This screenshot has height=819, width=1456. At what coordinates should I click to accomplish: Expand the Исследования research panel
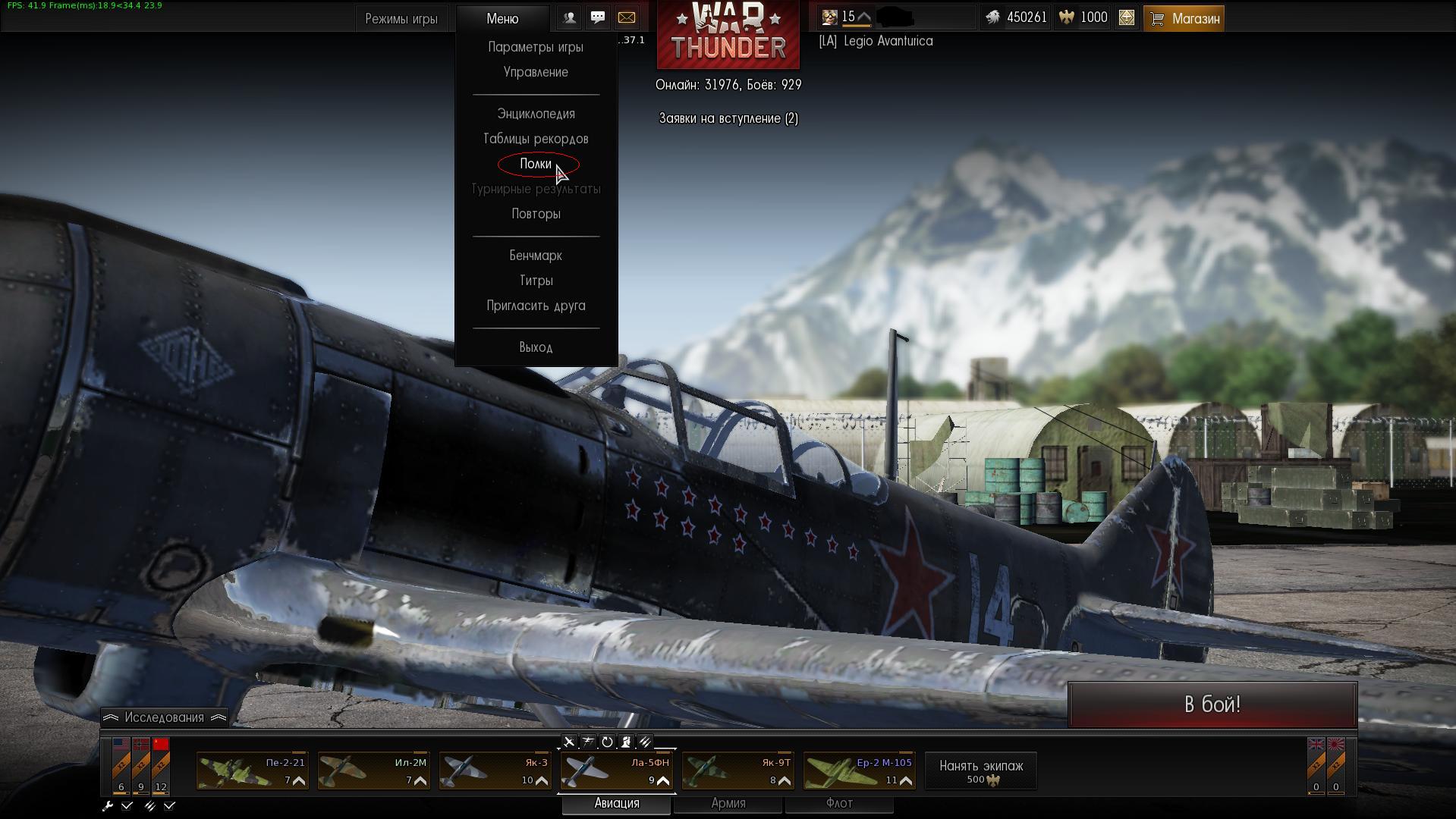[164, 717]
